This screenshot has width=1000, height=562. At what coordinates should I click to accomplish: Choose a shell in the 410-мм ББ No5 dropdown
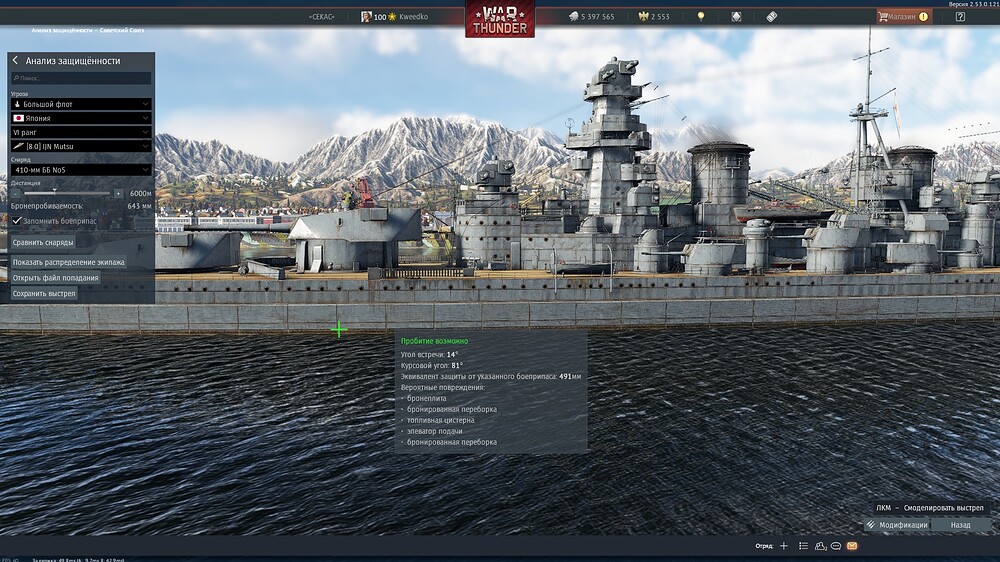tap(81, 170)
